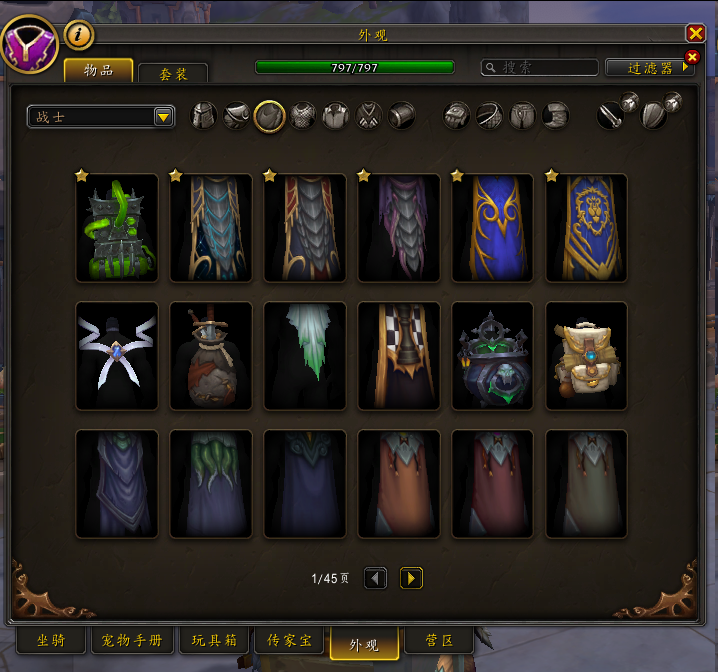Pick the black-and-white checkered cloak
This screenshot has height=672, width=718.
(x=398, y=356)
